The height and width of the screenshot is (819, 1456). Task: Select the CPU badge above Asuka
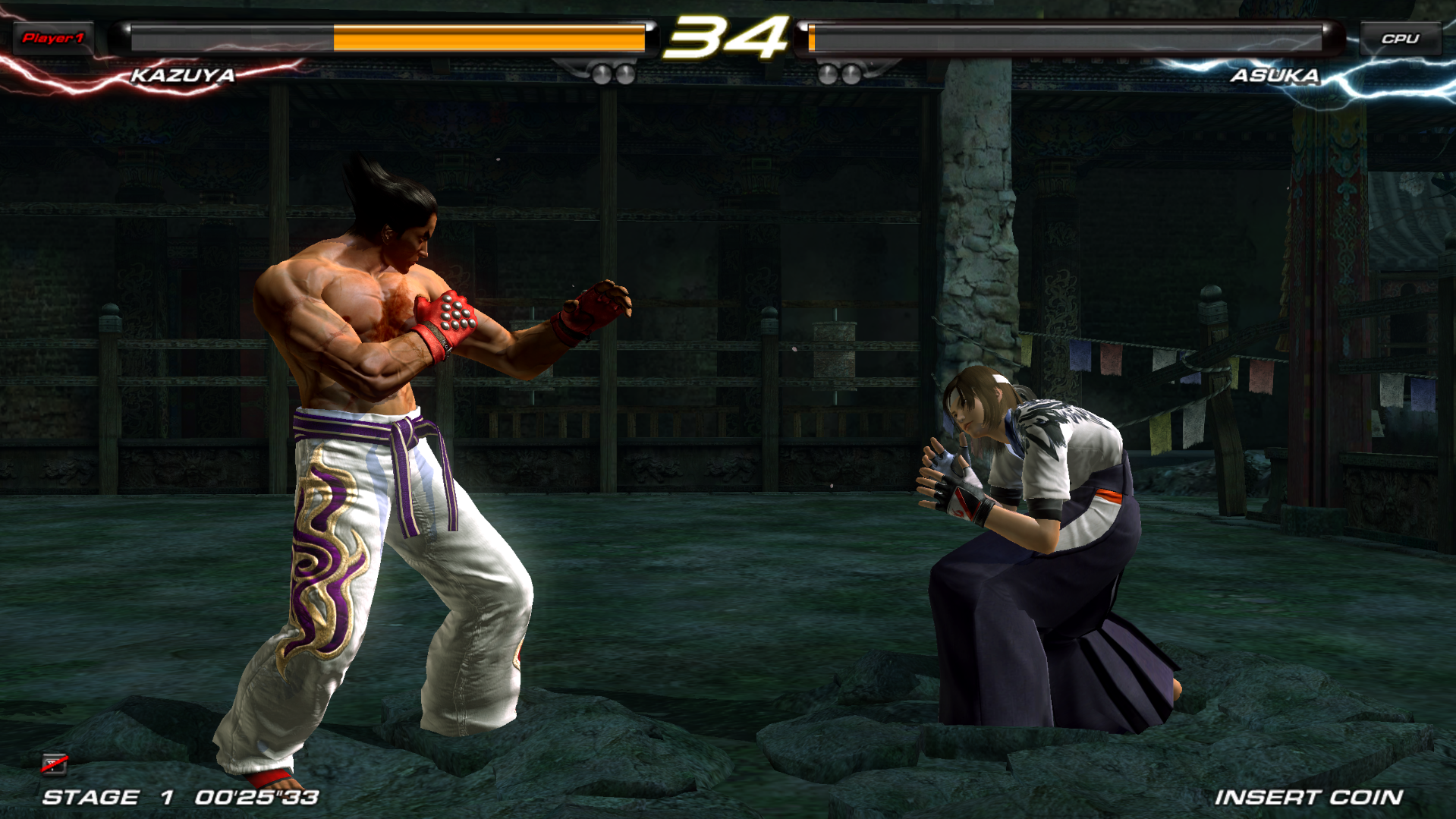(x=1400, y=39)
